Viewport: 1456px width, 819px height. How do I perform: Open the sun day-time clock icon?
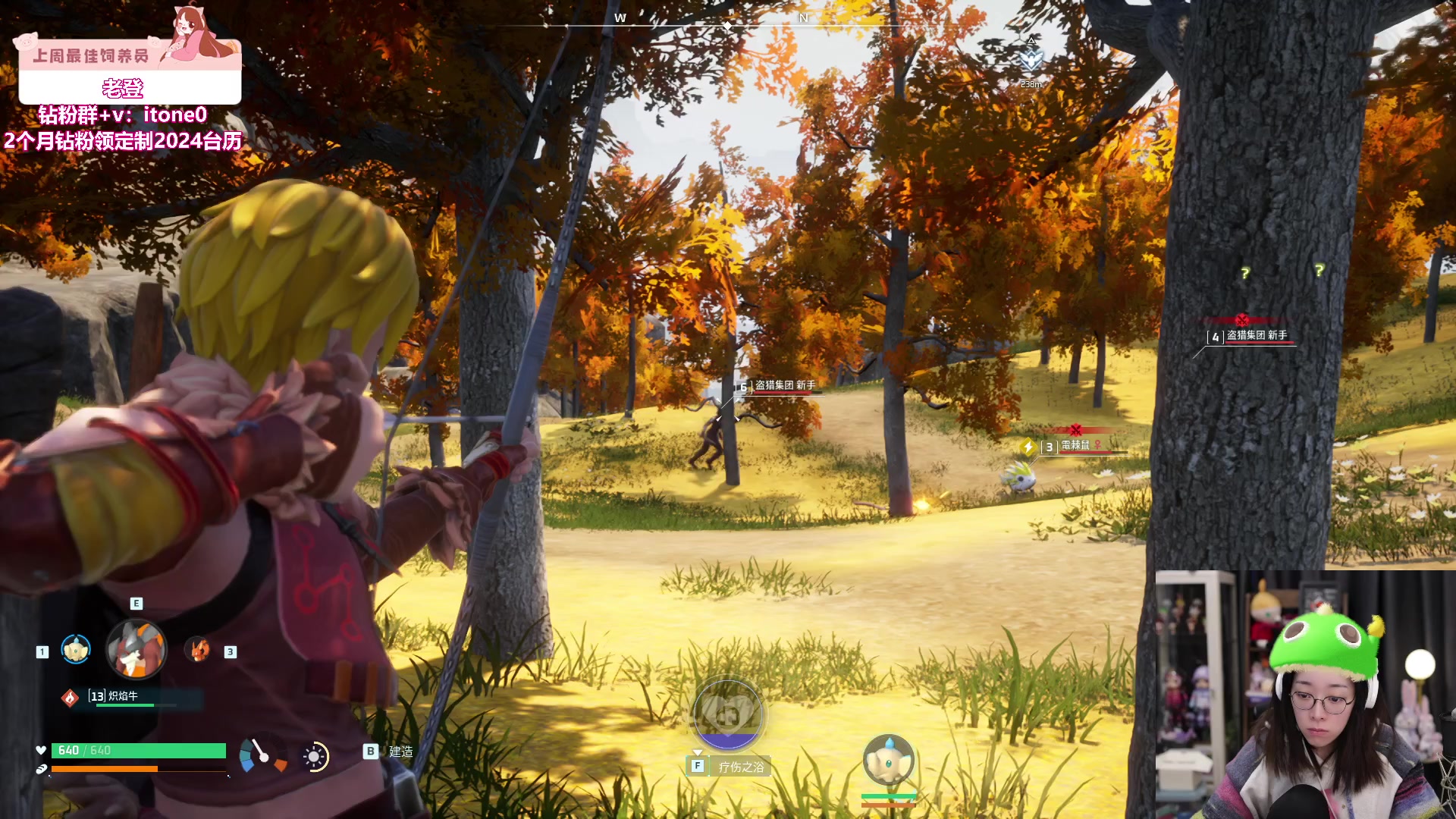point(314,756)
